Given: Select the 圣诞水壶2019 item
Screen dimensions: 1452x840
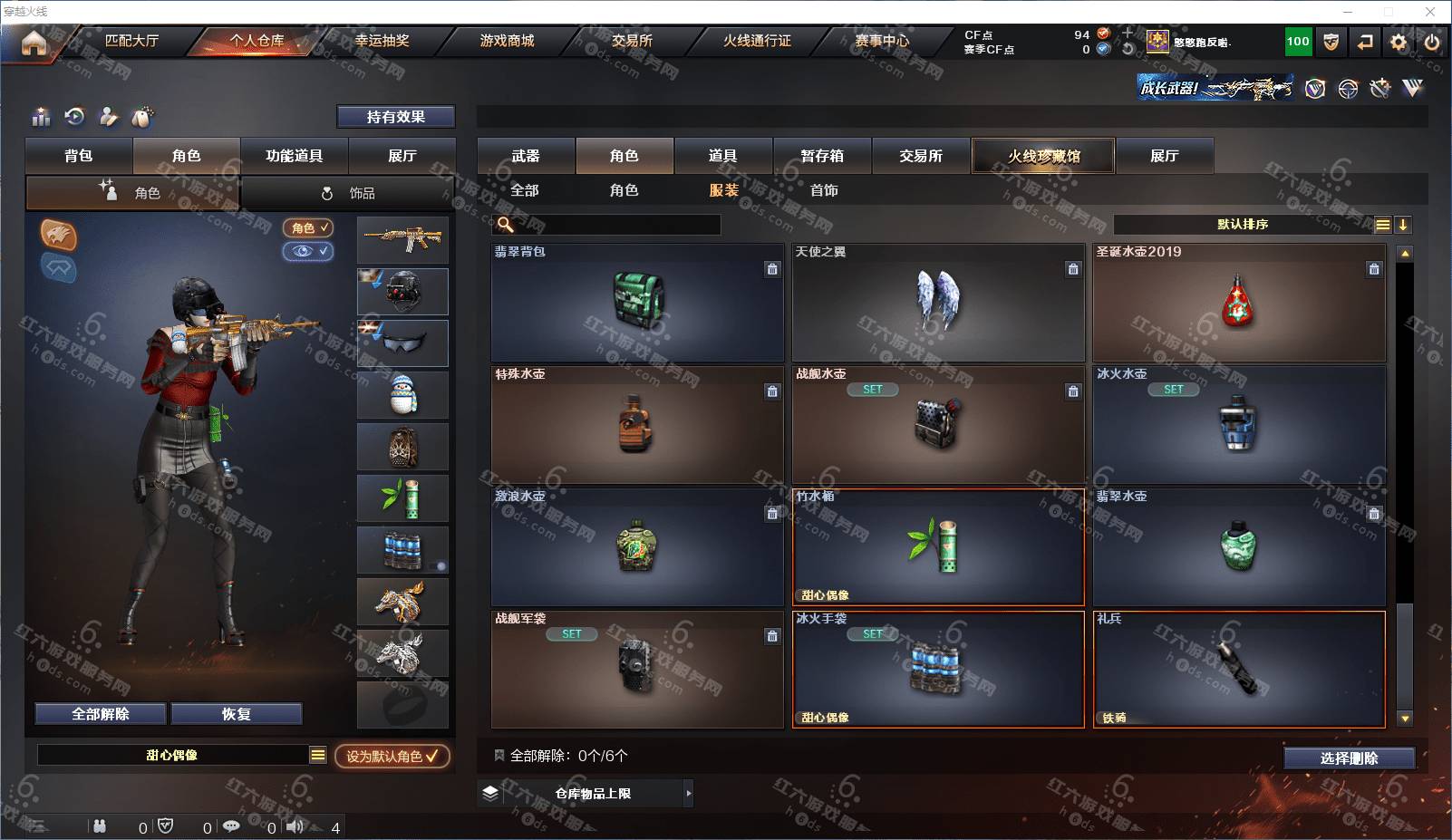Looking at the screenshot, I should (x=1238, y=303).
